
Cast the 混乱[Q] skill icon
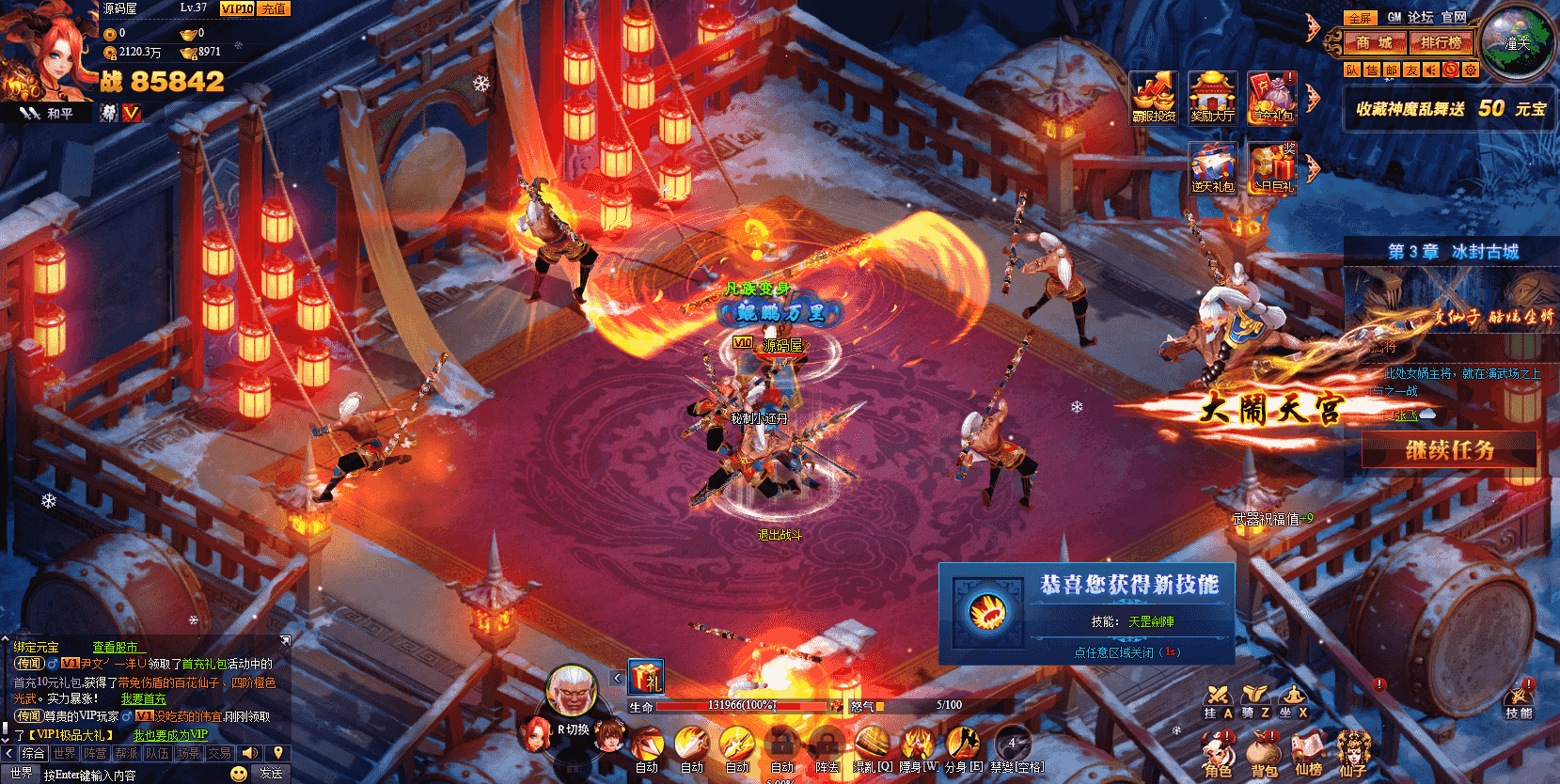tap(871, 741)
